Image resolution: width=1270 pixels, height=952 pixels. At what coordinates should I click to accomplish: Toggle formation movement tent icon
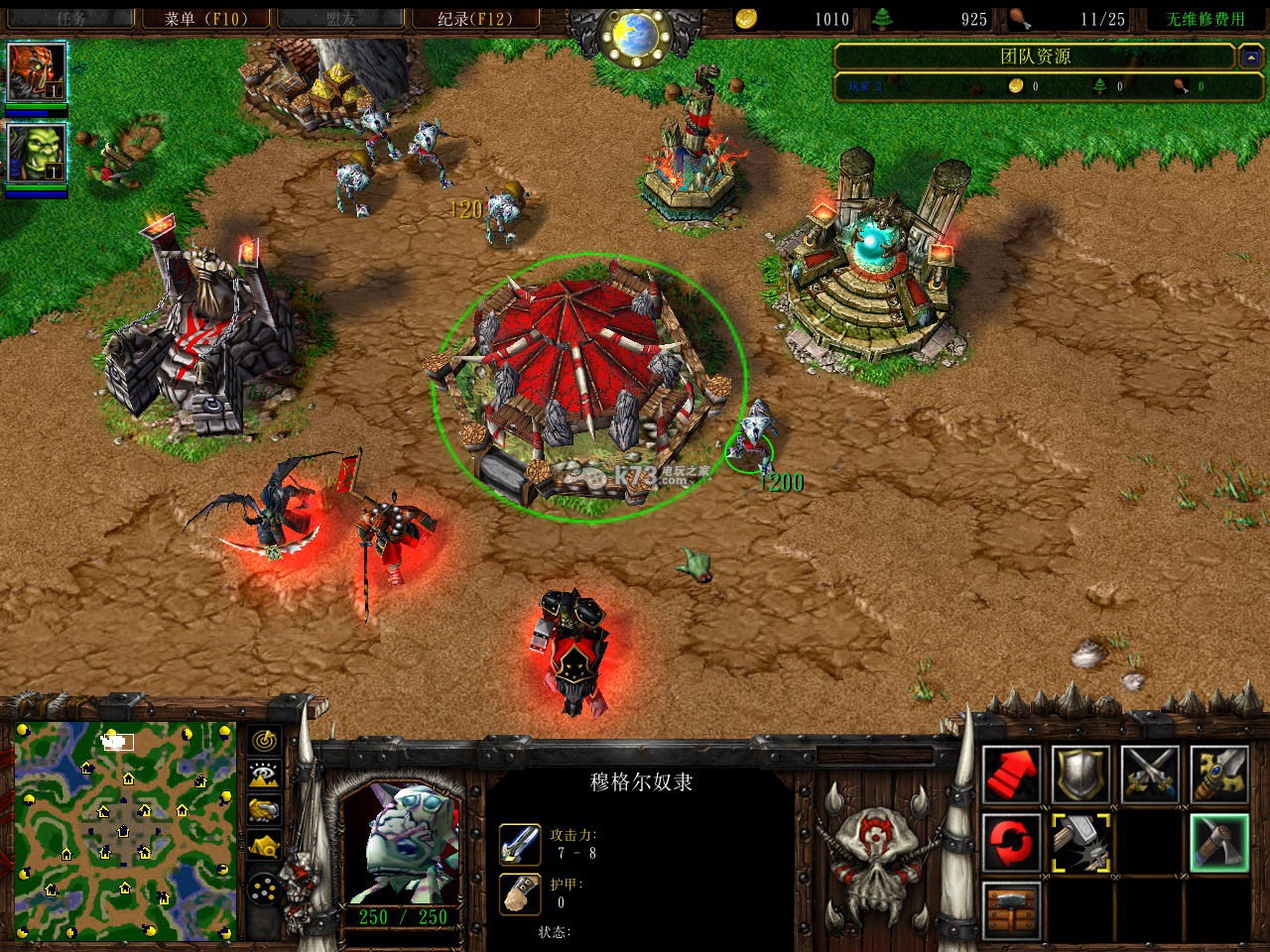(x=263, y=844)
